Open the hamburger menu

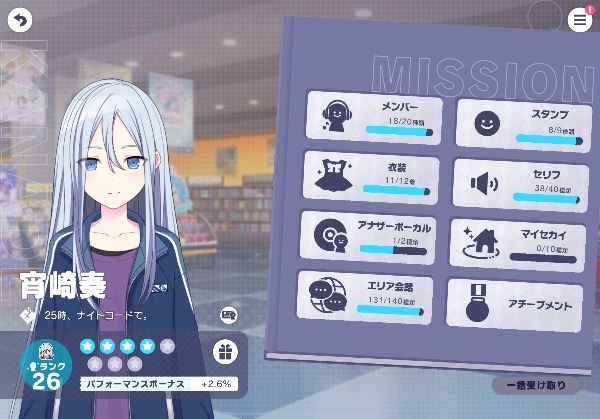(579, 20)
